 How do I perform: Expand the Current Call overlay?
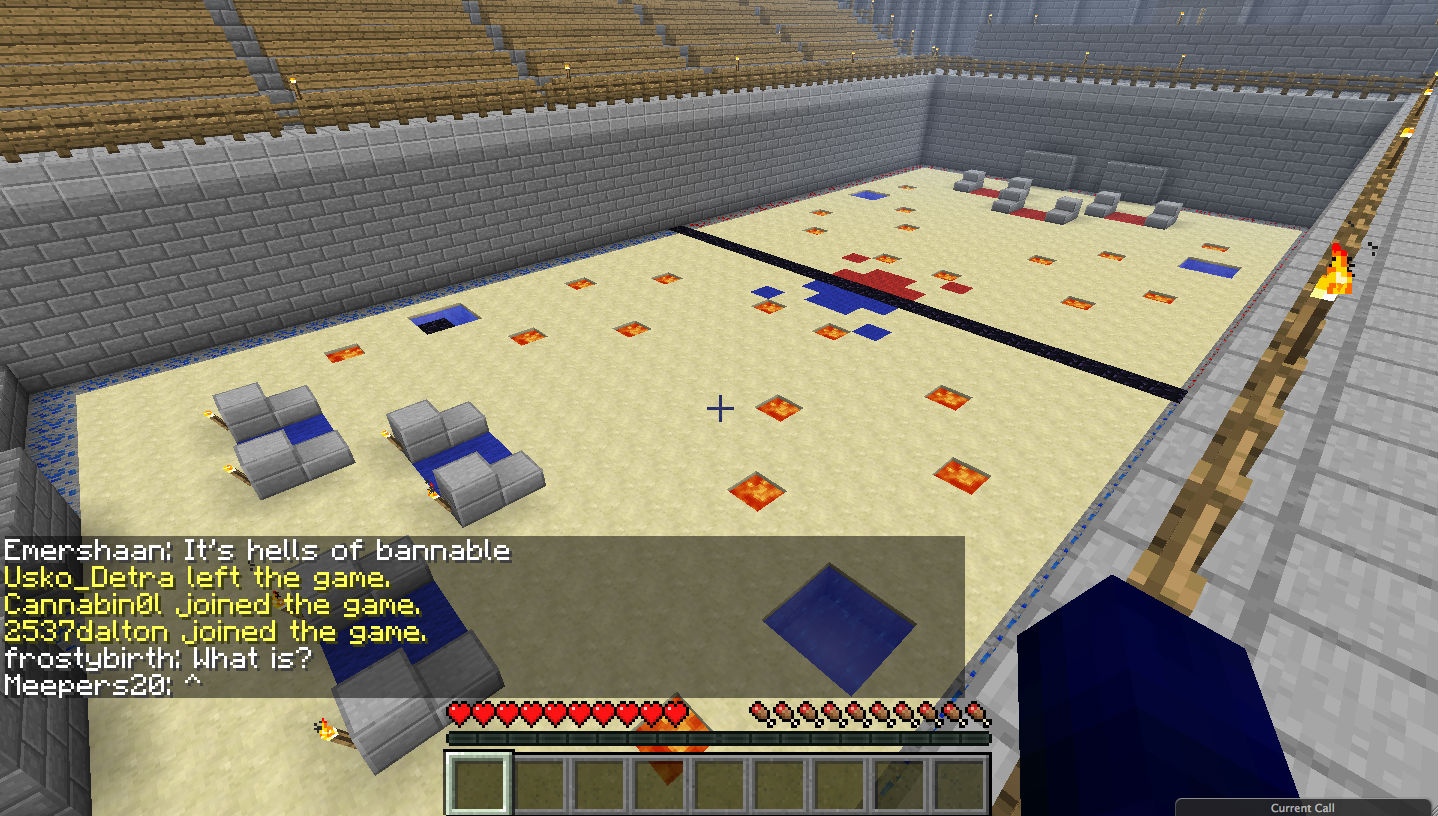(x=1302, y=808)
